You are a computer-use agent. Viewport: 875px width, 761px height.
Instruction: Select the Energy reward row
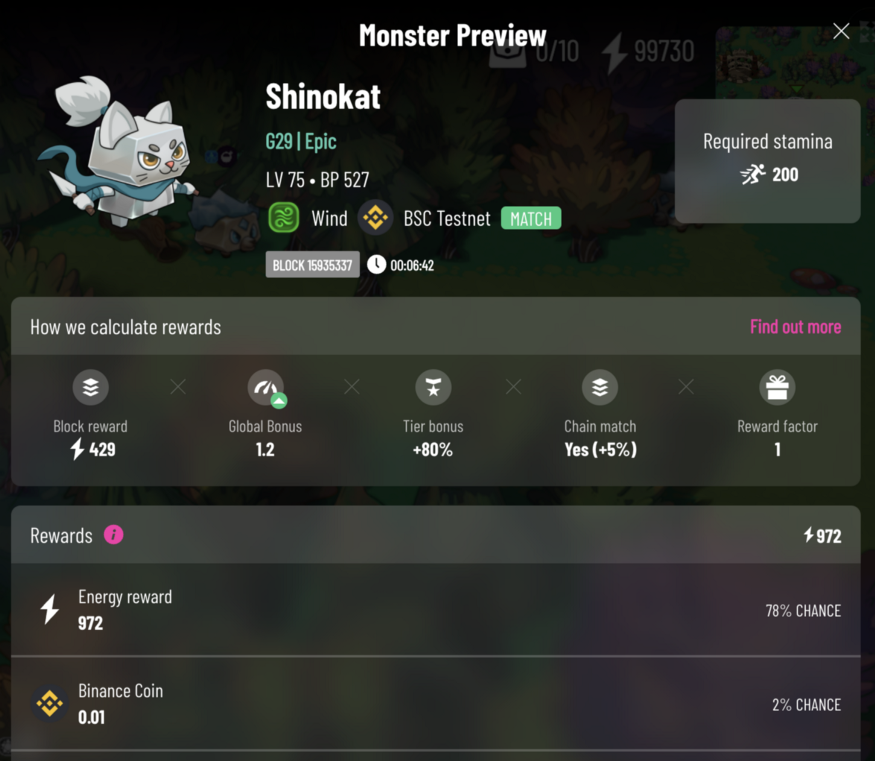pos(436,610)
